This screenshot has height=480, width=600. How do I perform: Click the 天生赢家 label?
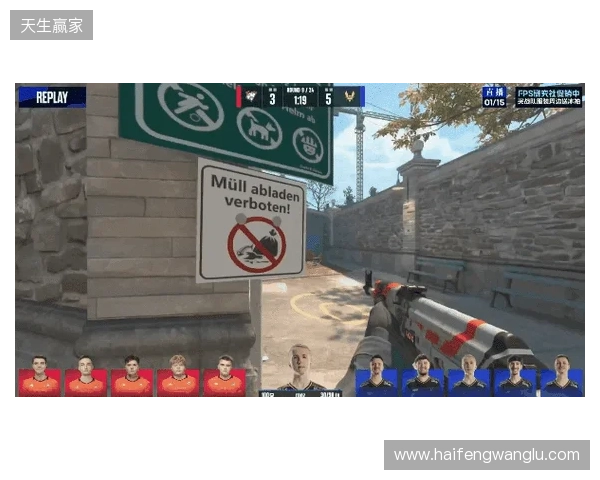tap(52, 24)
